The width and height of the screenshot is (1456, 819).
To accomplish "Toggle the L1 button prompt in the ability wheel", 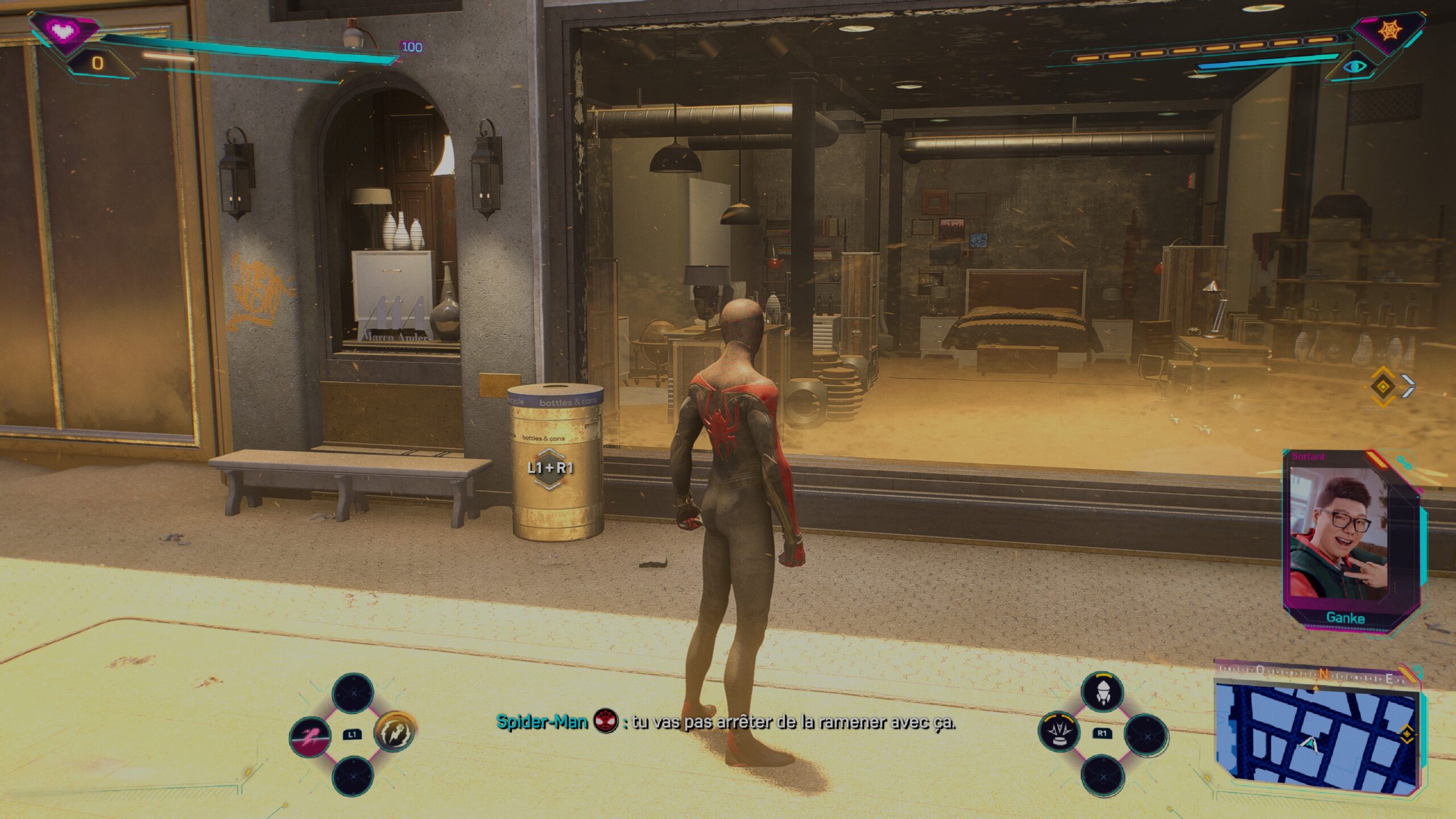I will click(351, 735).
